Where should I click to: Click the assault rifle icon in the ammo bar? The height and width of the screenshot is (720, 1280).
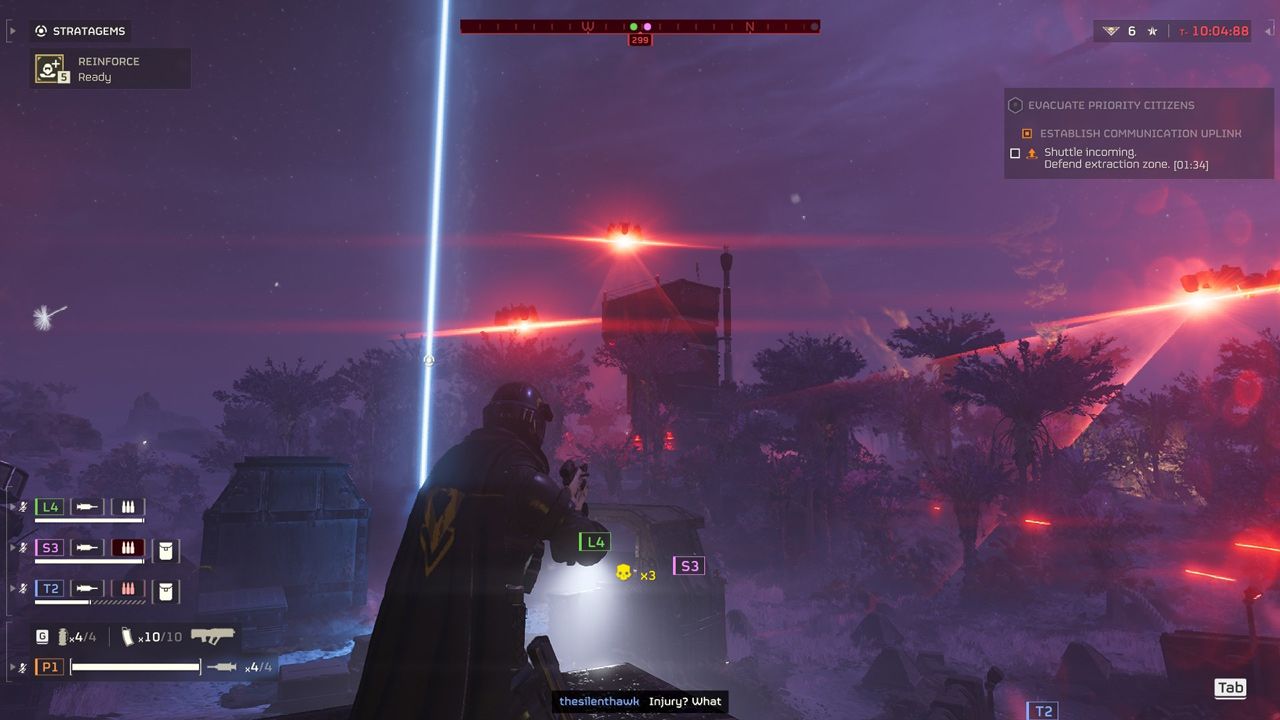coord(214,635)
